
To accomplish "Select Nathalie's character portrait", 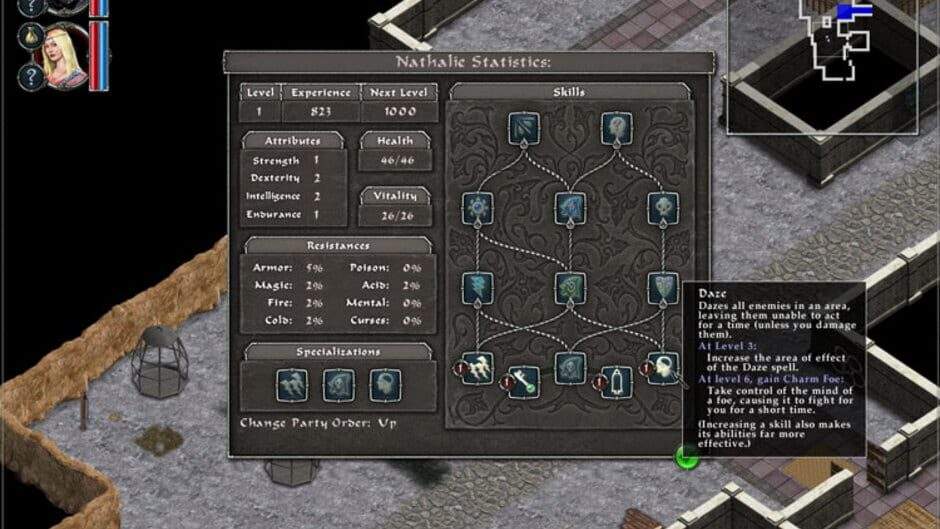I will [x=64, y=55].
